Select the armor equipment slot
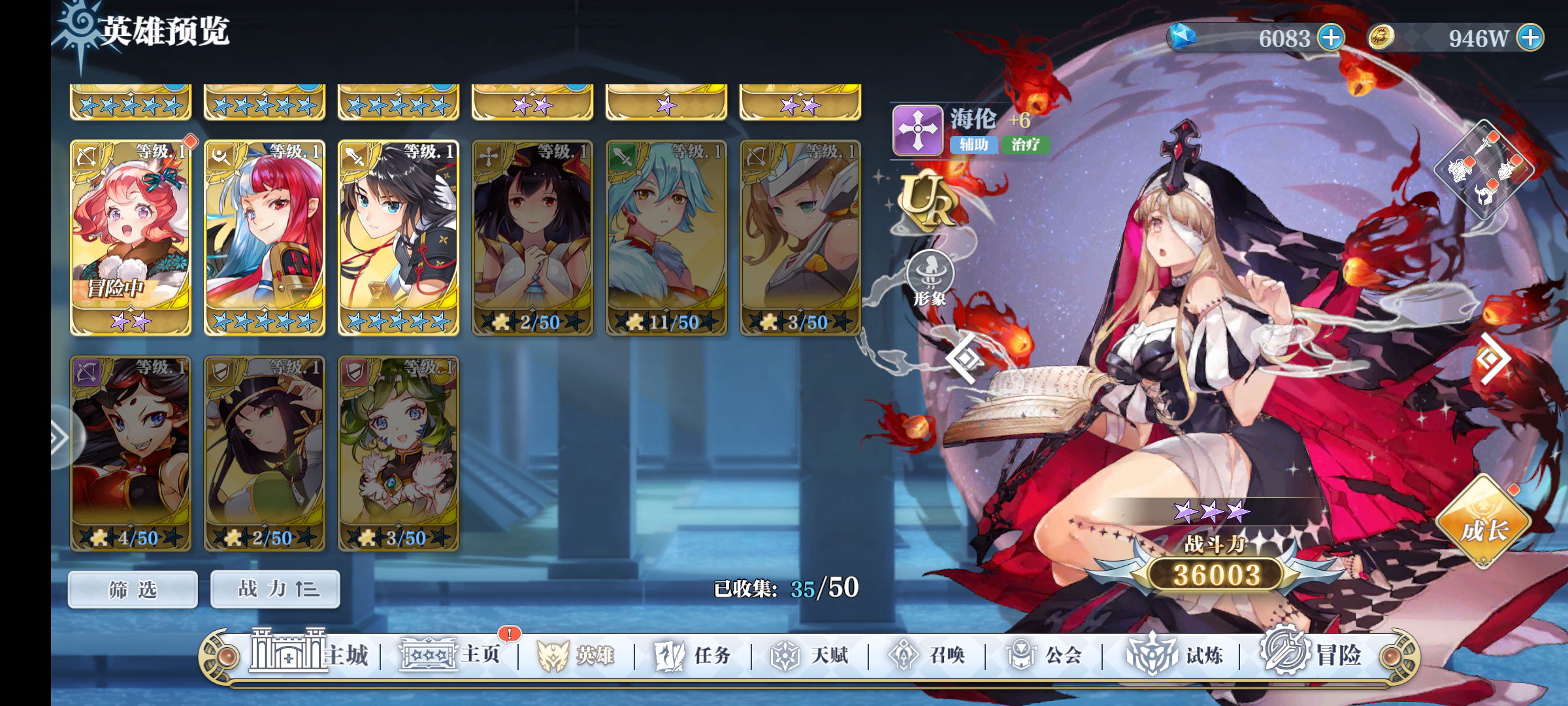 coord(1460,169)
